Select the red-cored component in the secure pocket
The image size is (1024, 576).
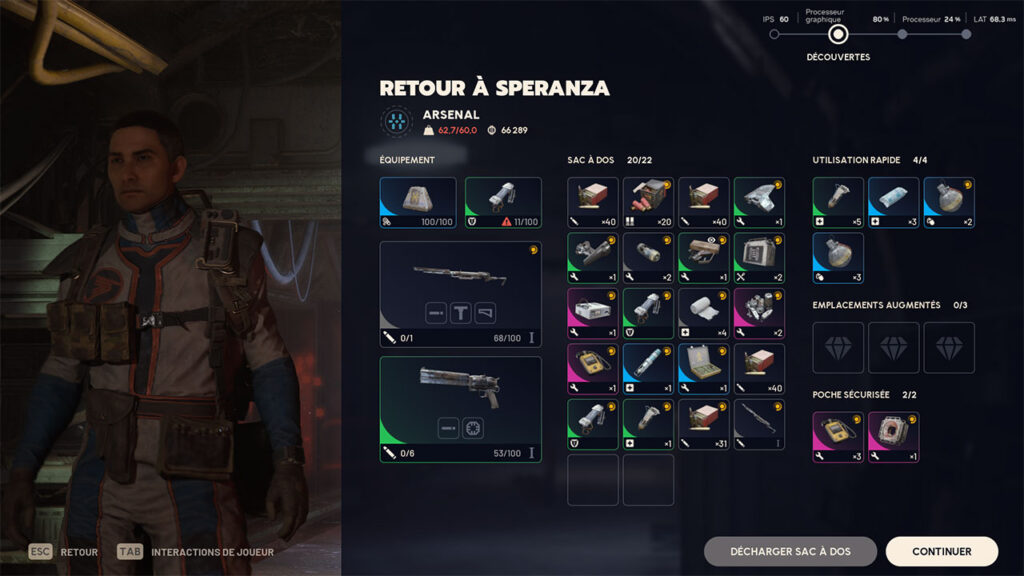pyautogui.click(x=893, y=437)
